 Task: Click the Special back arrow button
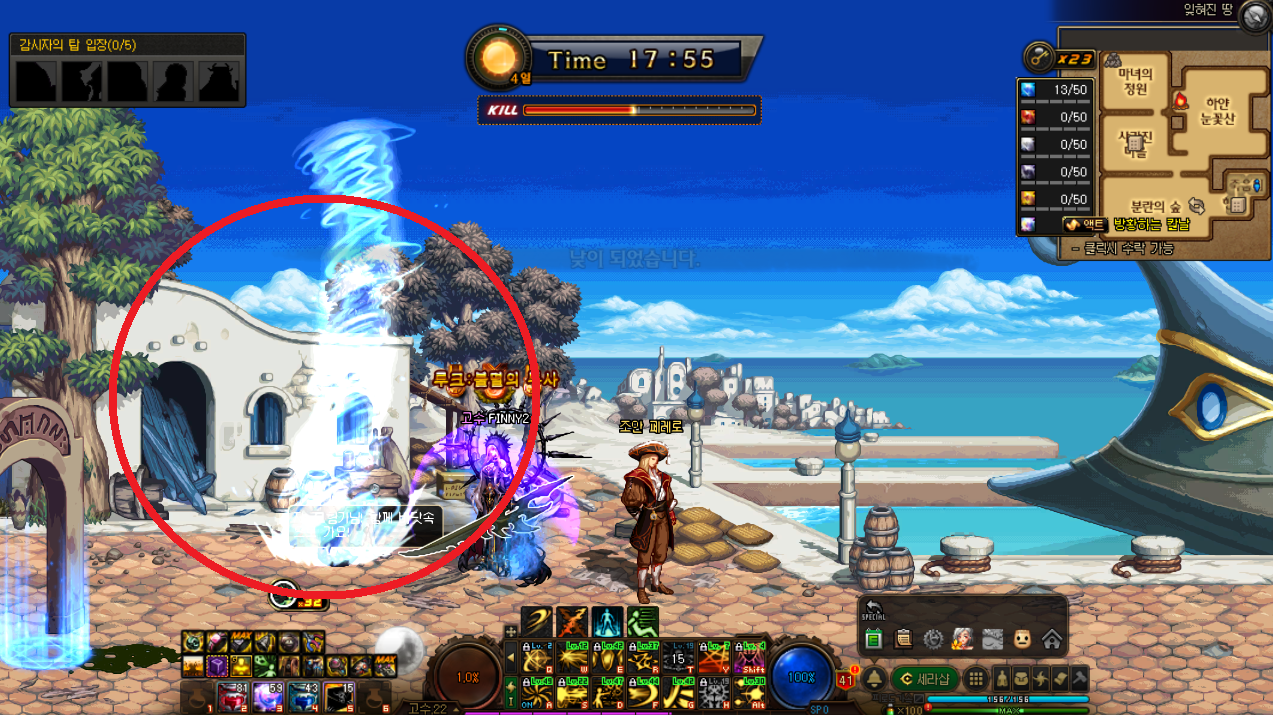point(873,609)
